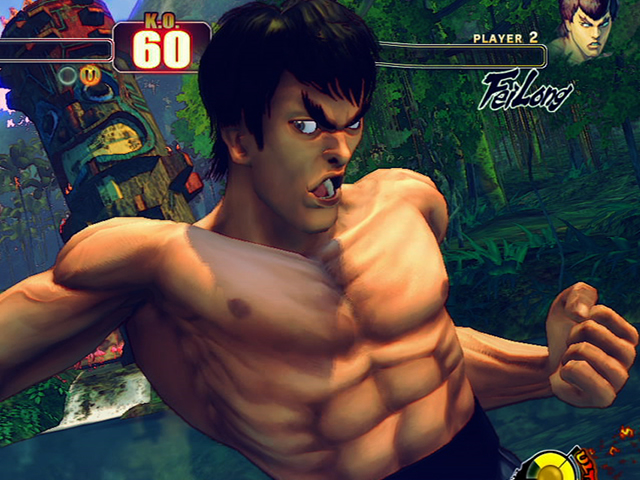Screen dimensions: 640x480
Task: Click the circular revenge gauge icon
Action: [x=549, y=466]
